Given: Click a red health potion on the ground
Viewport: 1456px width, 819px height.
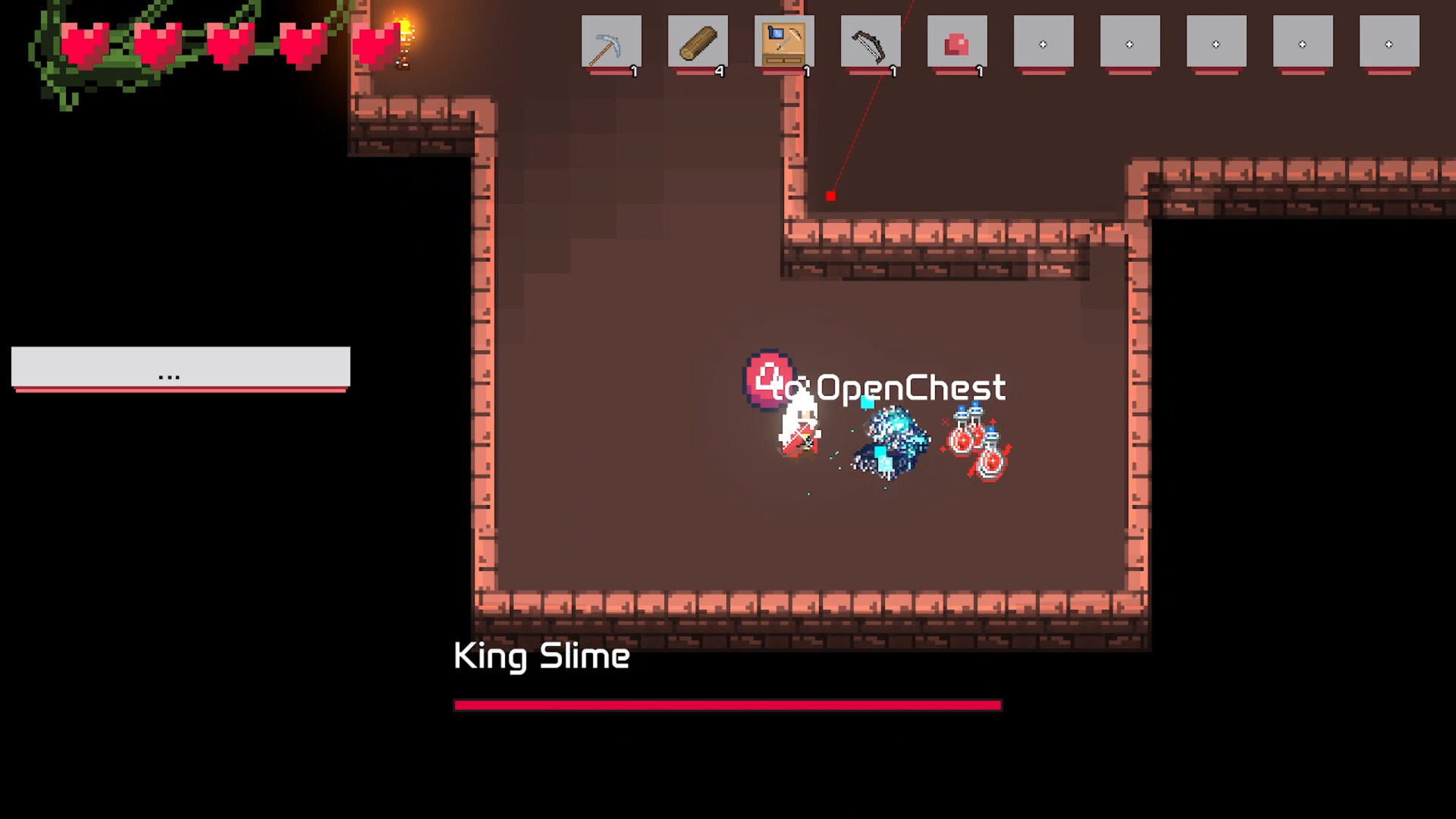Looking at the screenshot, I should (962, 440).
